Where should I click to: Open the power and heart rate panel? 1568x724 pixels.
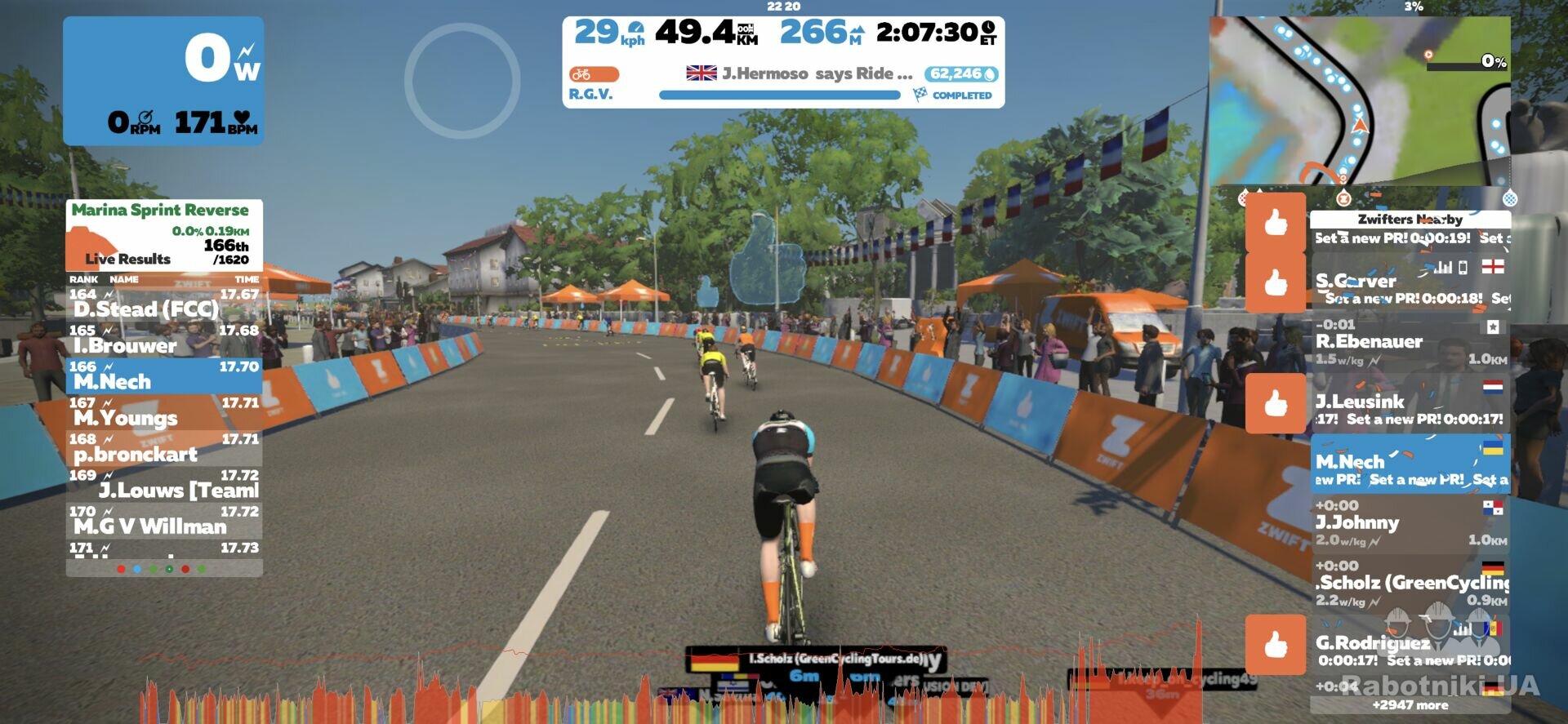point(163,81)
